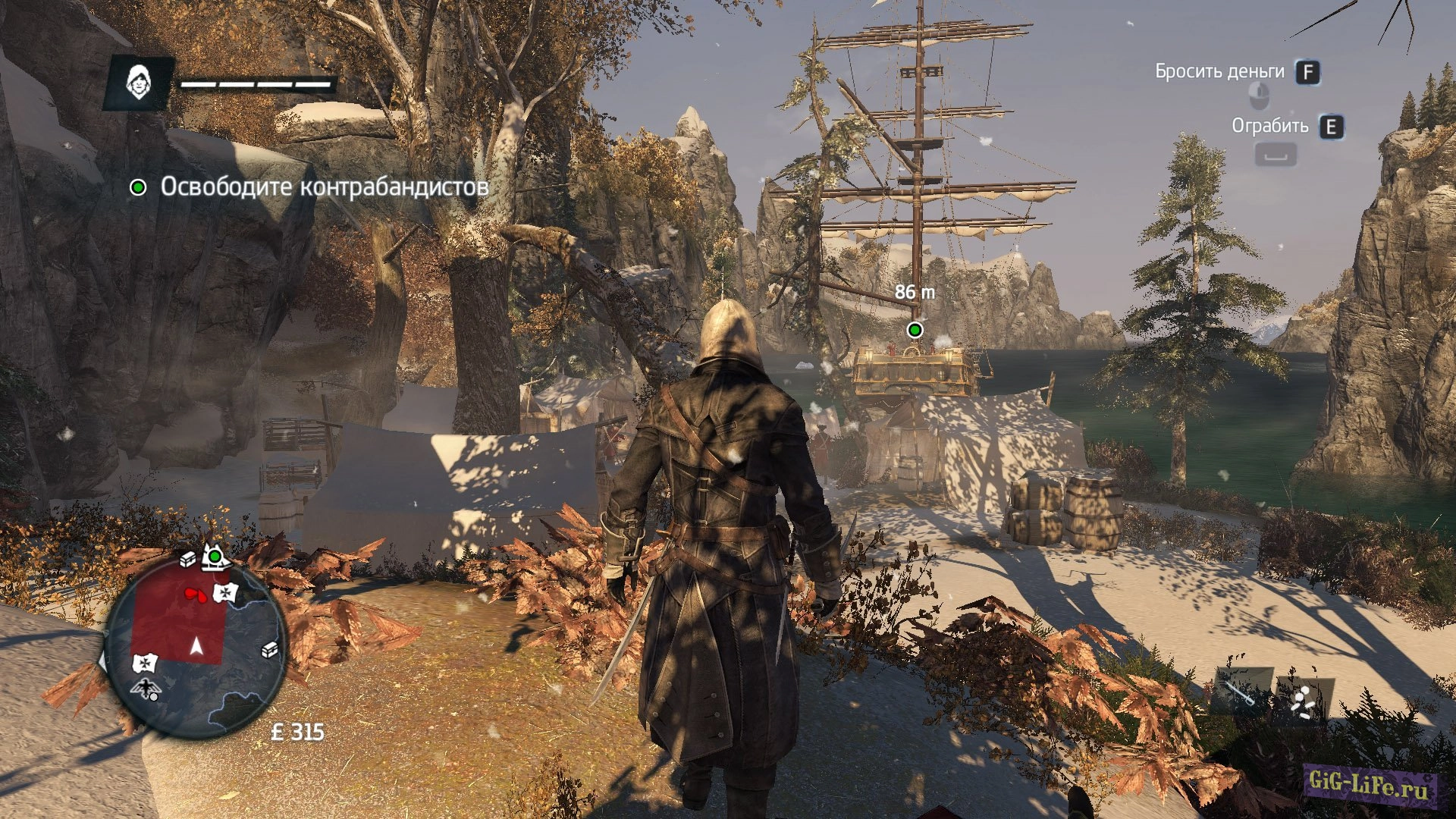Open the circular minimap
Screen dimensions: 1456x819
point(196,646)
